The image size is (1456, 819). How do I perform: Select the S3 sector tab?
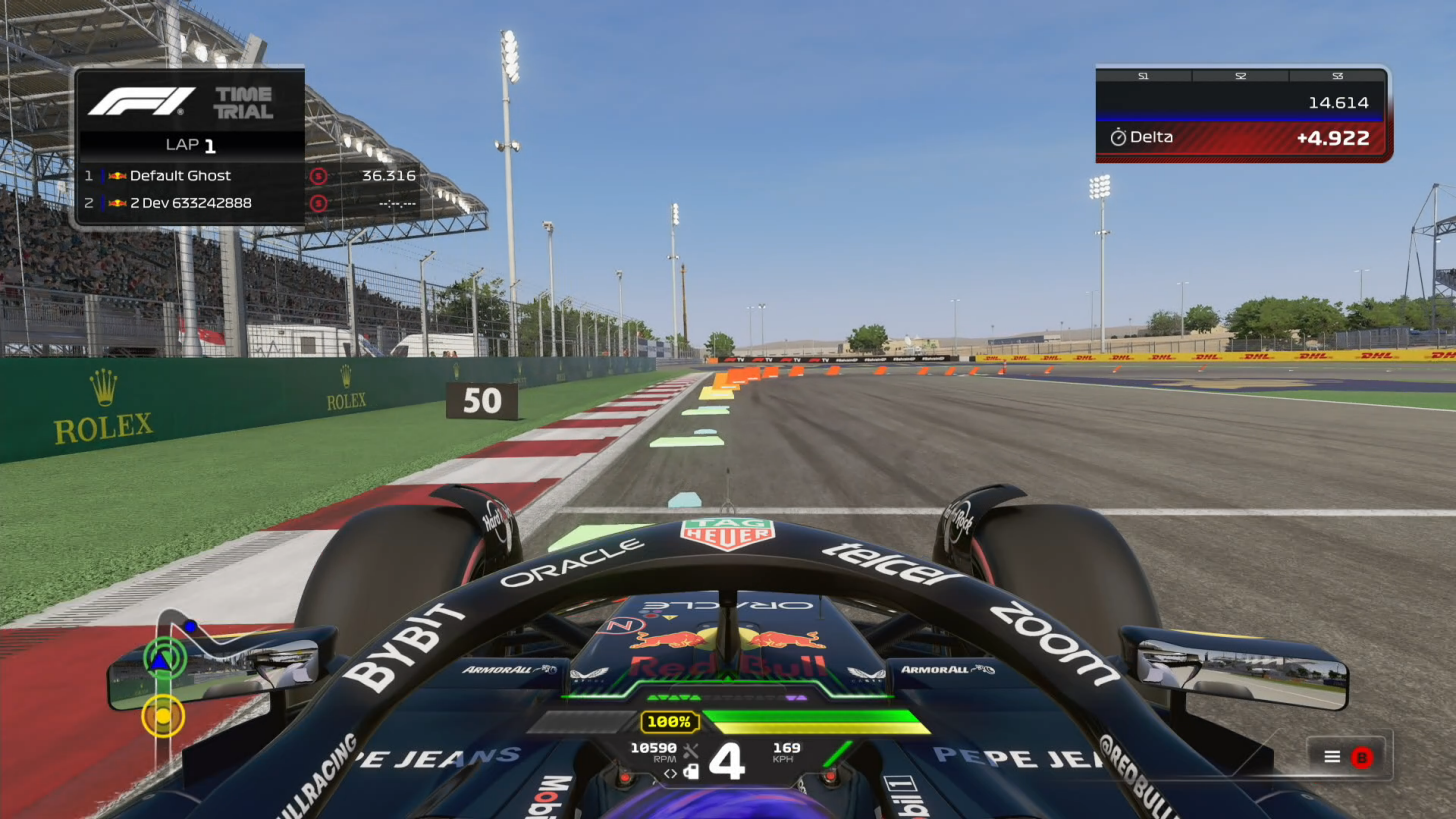click(1337, 75)
